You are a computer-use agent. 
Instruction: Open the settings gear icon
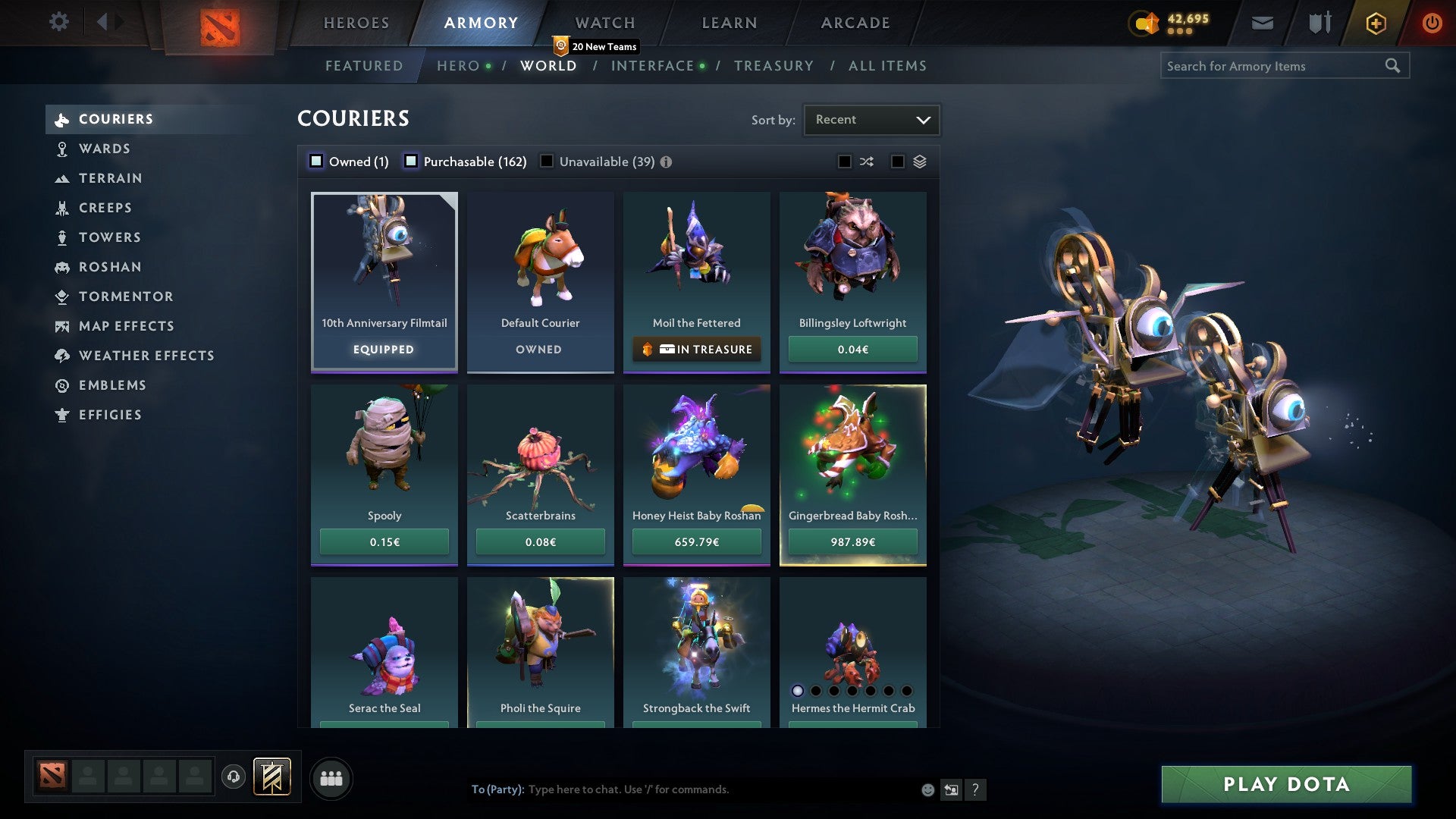click(59, 23)
